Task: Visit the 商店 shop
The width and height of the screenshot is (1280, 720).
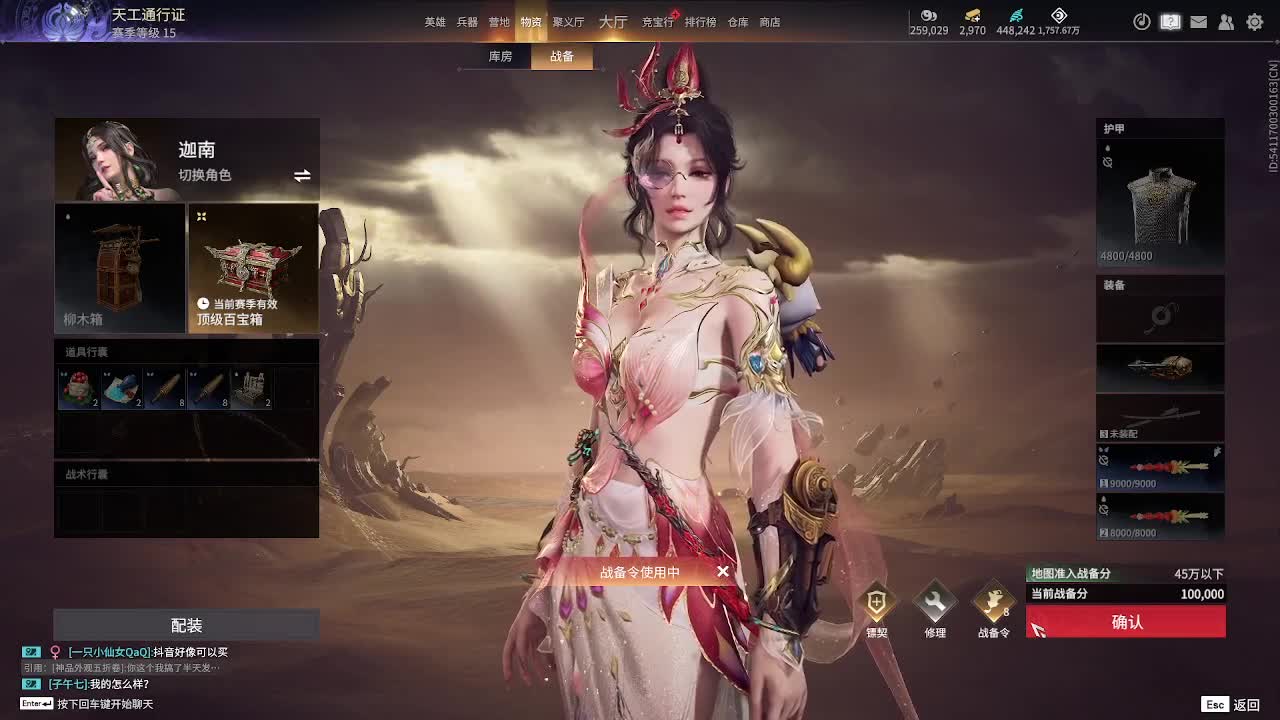Action: point(770,22)
